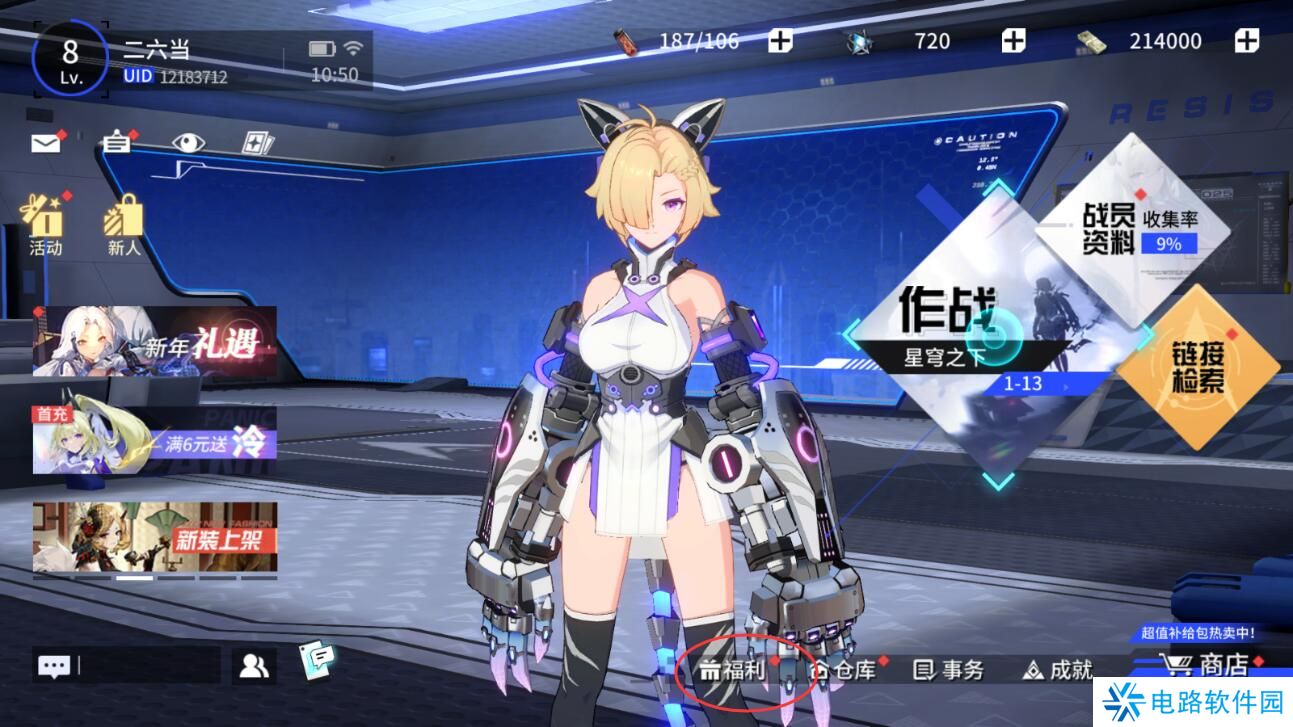Open the mail envelope icon
The height and width of the screenshot is (727, 1293).
click(x=46, y=143)
